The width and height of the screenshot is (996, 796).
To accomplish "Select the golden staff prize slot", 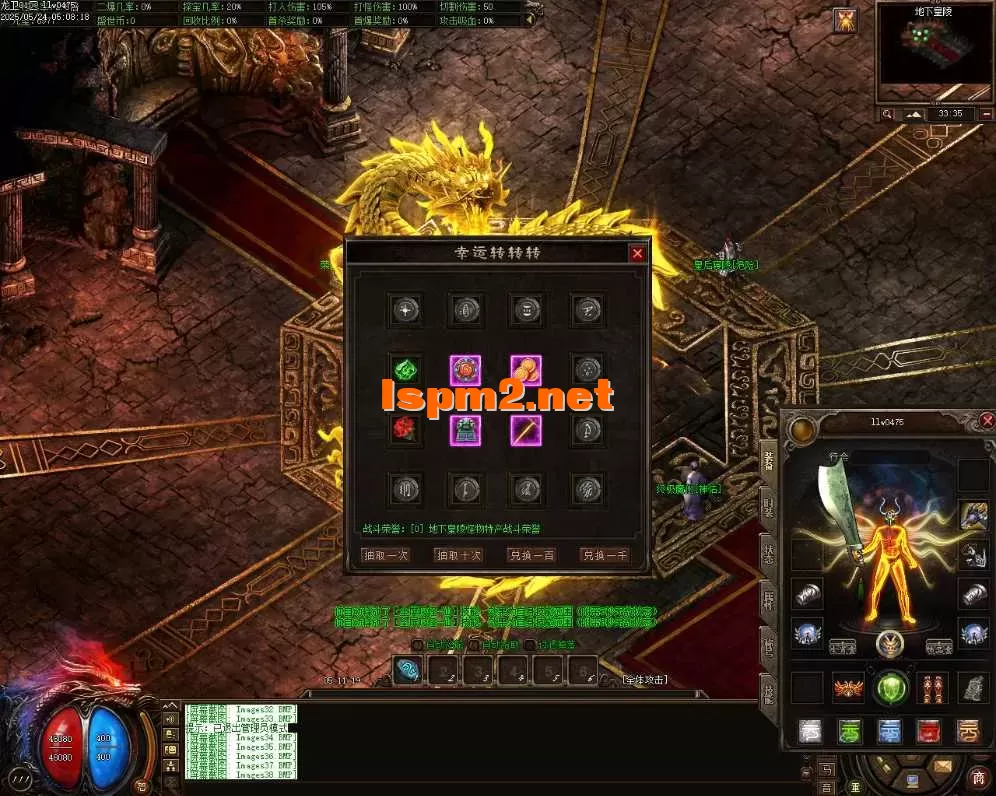I will click(x=526, y=430).
